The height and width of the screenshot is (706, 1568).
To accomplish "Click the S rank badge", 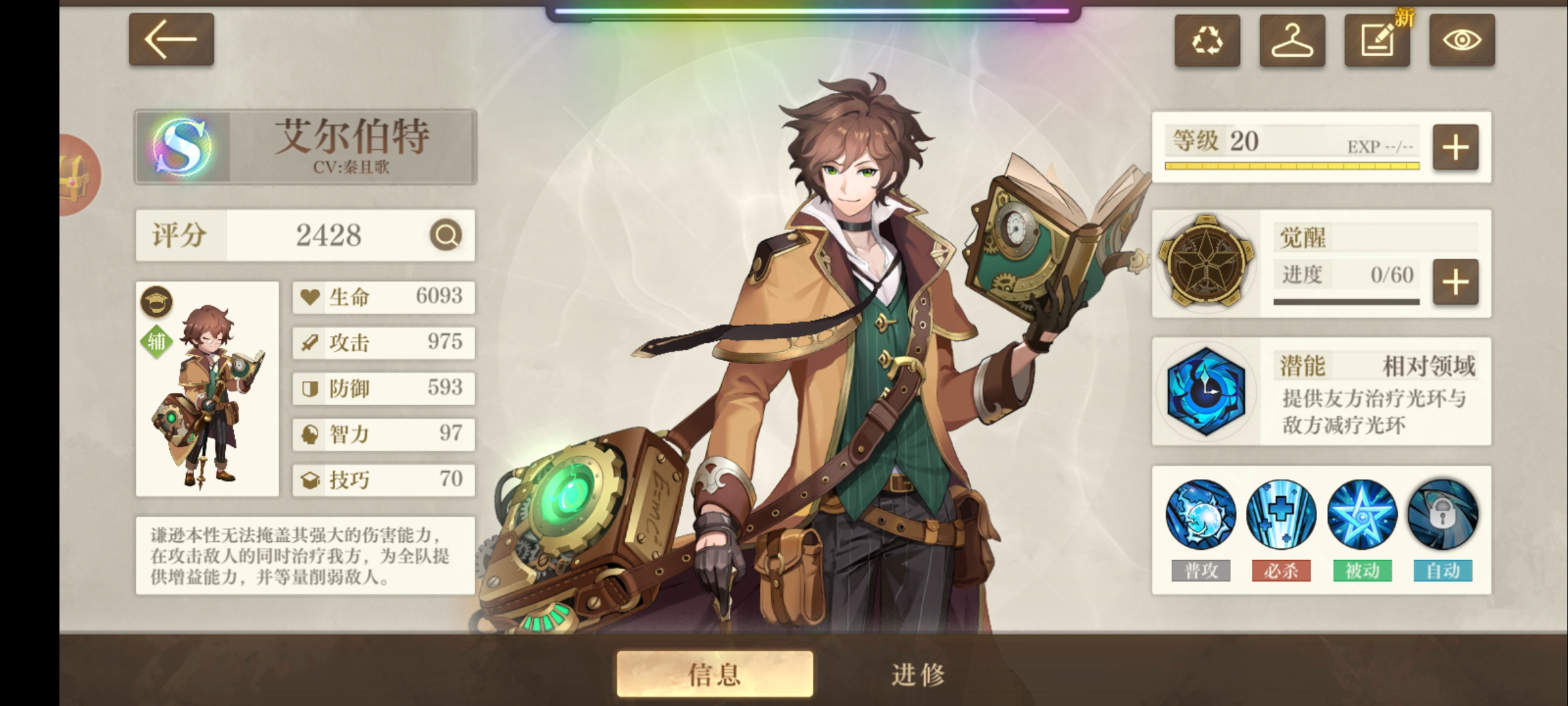I will click(x=182, y=146).
